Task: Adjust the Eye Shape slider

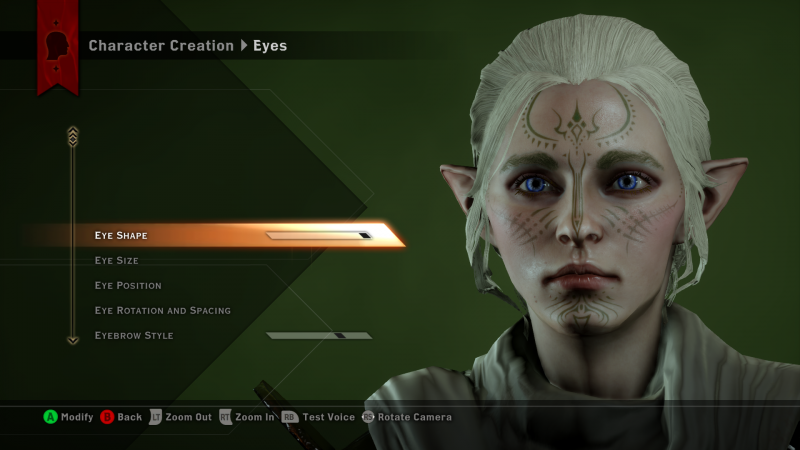Action: click(x=319, y=236)
